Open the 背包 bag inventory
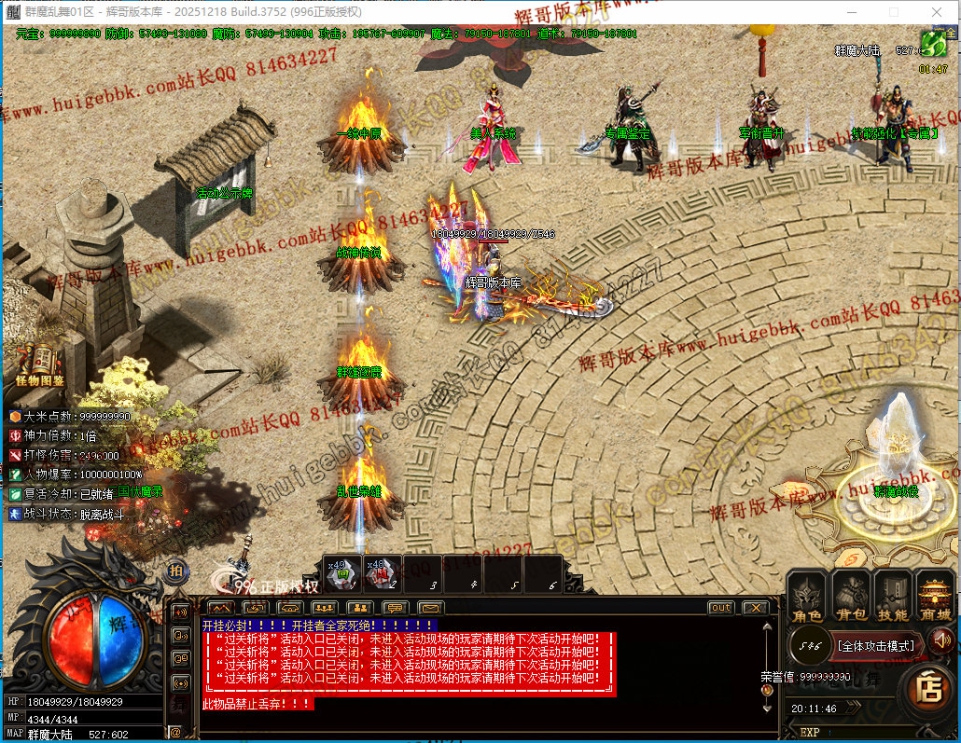961x743 pixels. coord(851,597)
